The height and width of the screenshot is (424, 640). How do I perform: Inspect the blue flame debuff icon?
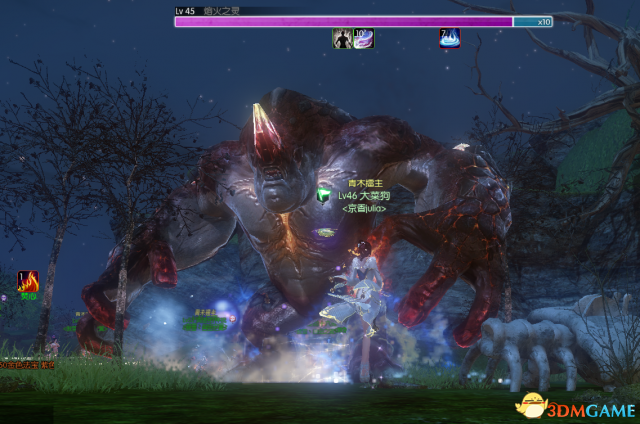450,38
